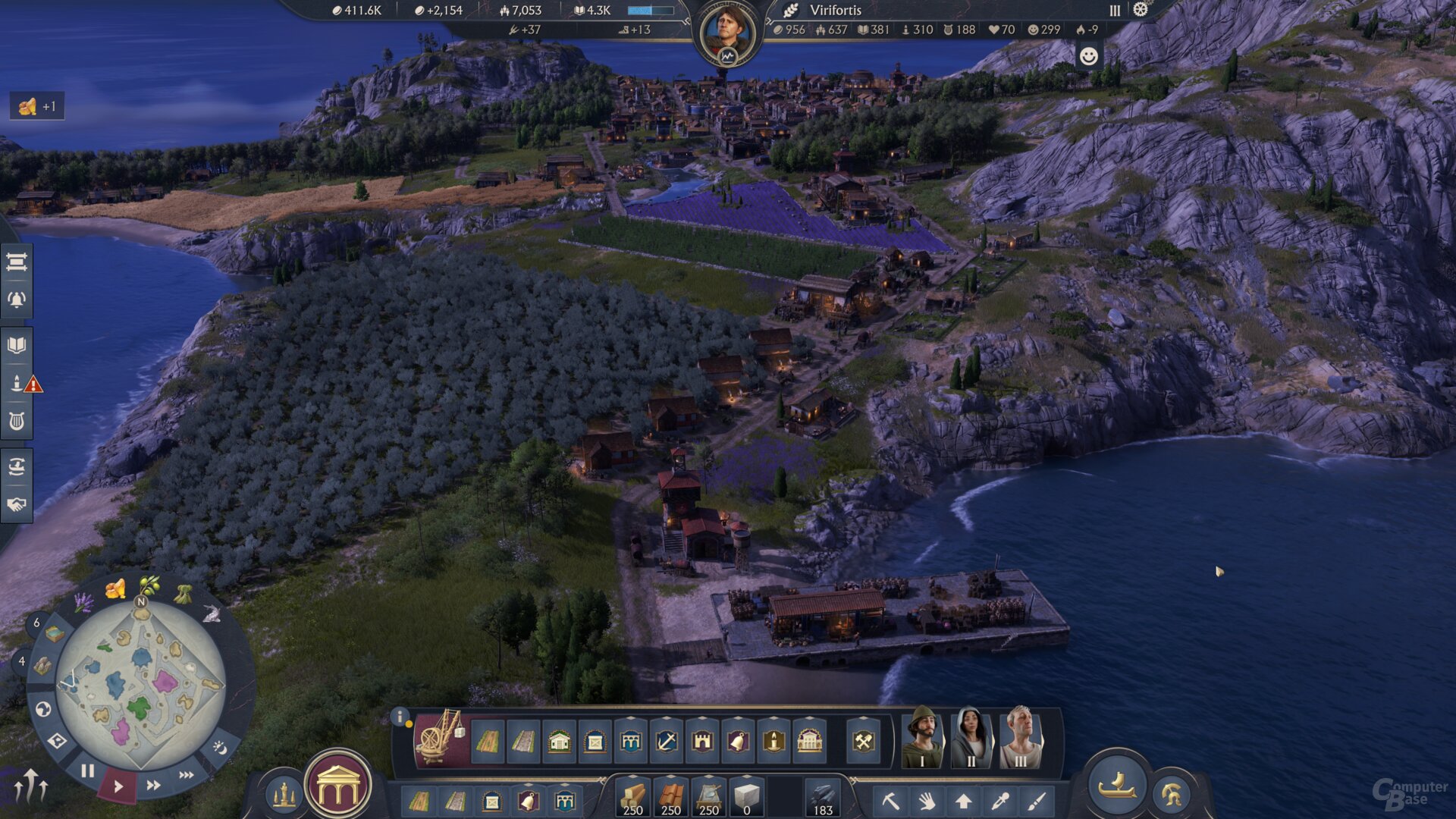Set game speed to triple fast-forward

pos(186,775)
